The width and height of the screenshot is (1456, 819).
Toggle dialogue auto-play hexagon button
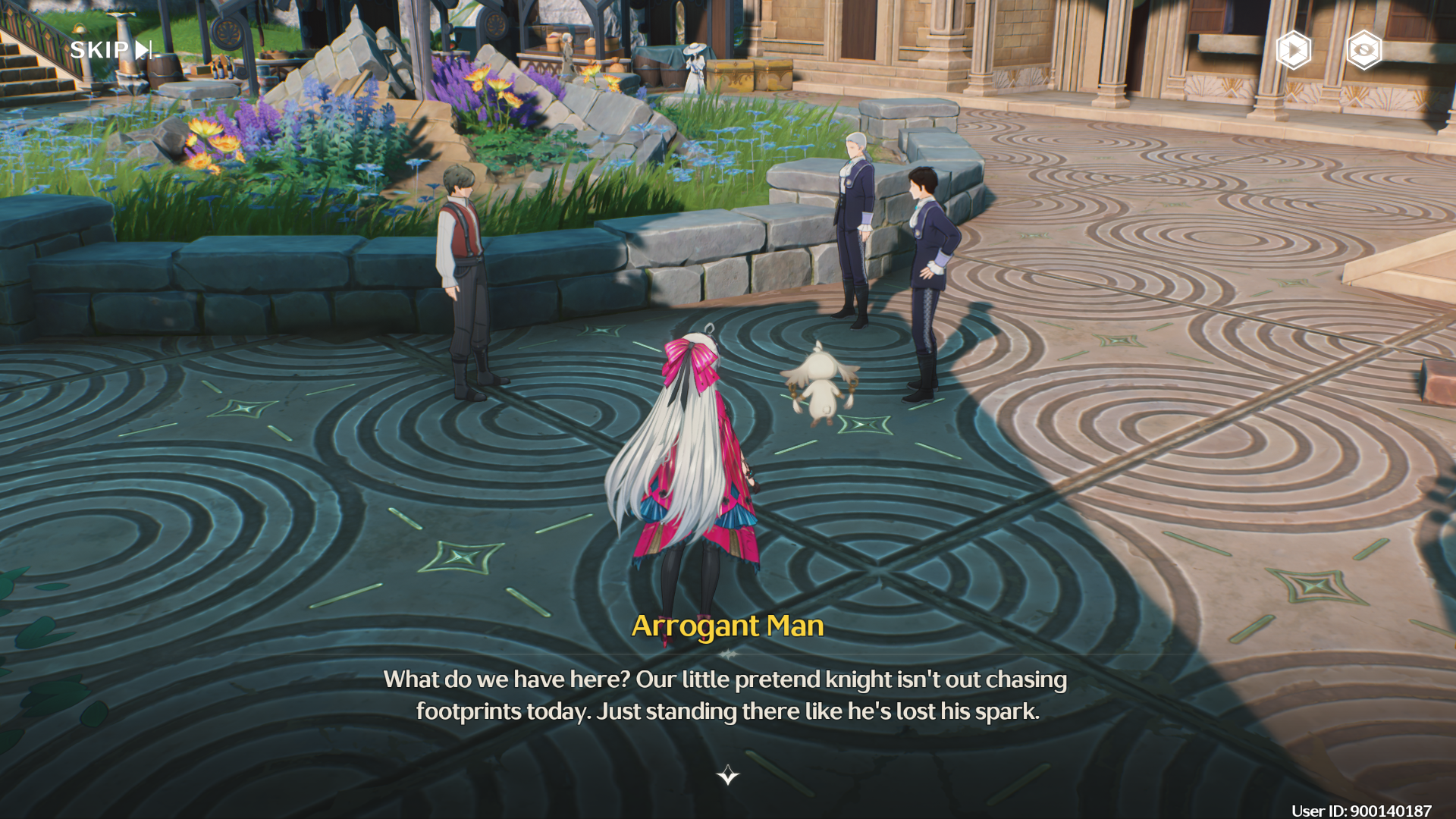pyautogui.click(x=1293, y=51)
